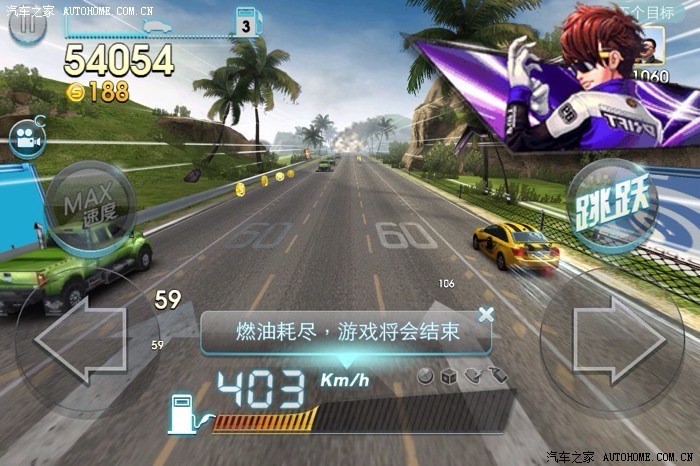Switch camera view with the camera icon
700x466 pixels.
[26, 139]
